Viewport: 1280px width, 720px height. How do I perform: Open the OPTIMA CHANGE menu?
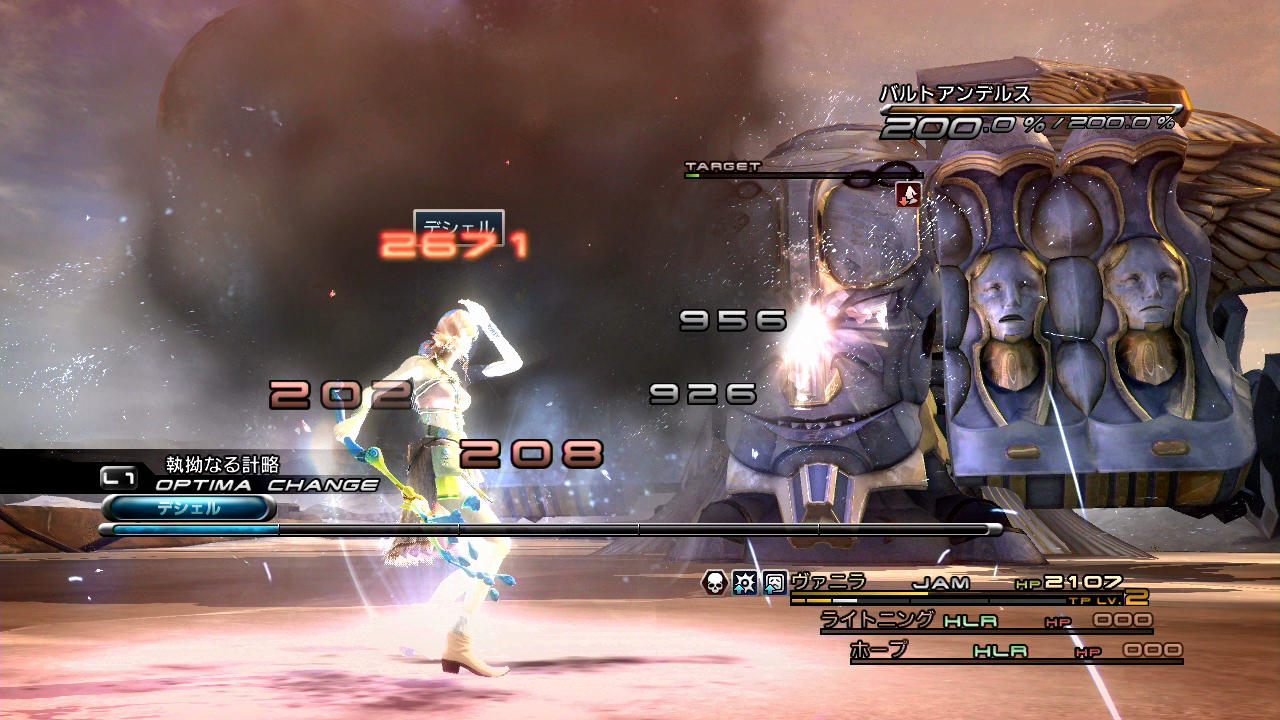pos(266,485)
